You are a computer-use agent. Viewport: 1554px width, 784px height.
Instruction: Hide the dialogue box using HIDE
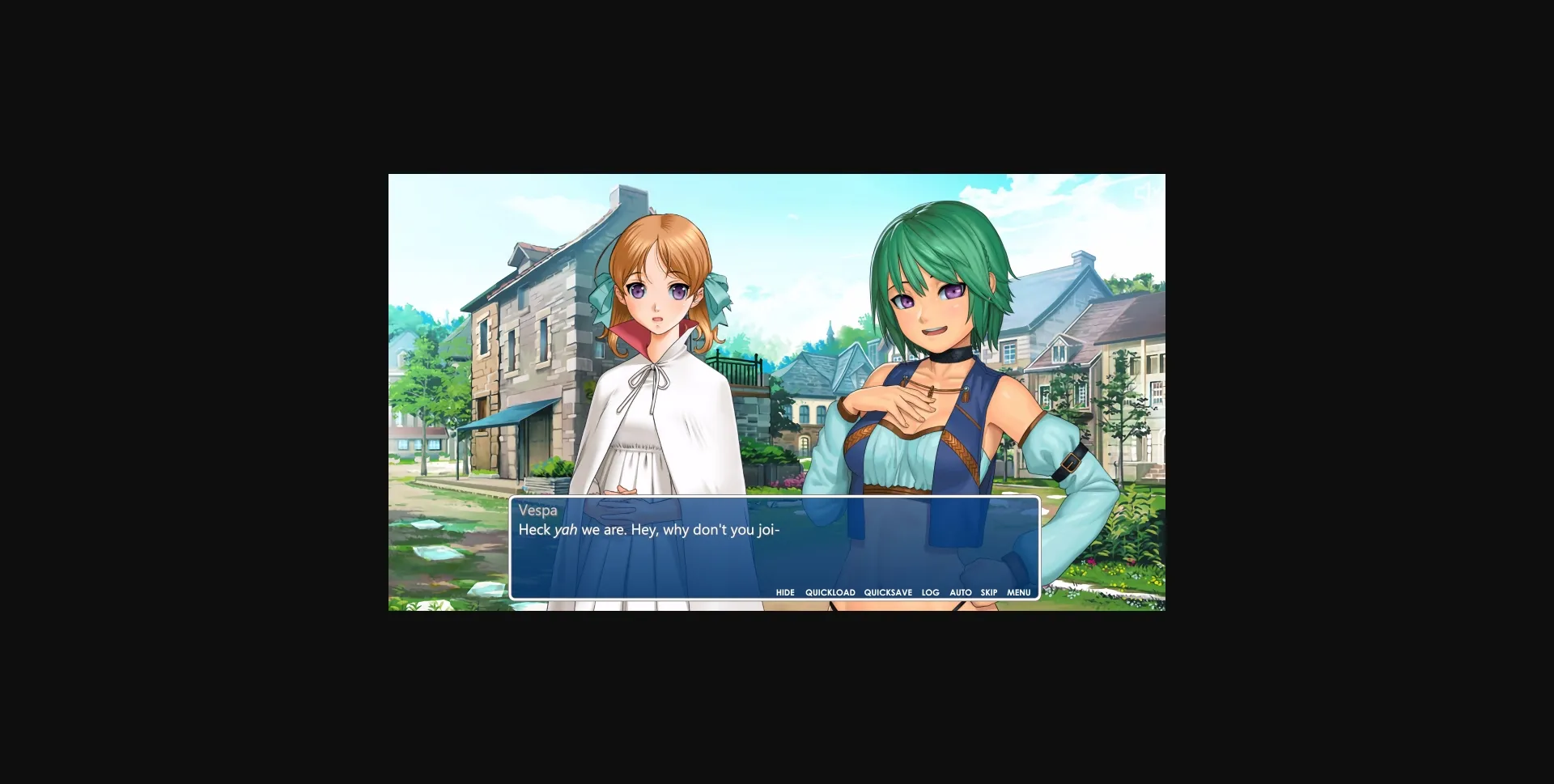click(x=786, y=592)
